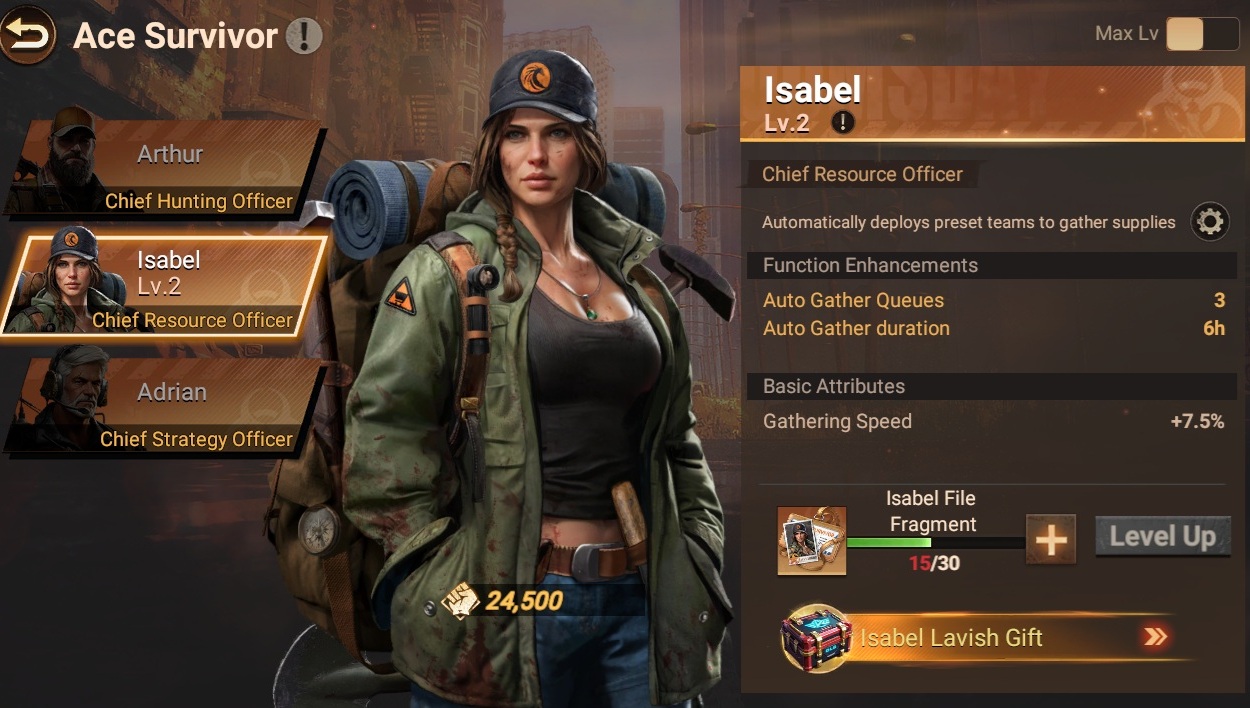
Task: Select Isabel, Chief Resource Officer
Action: (x=165, y=288)
